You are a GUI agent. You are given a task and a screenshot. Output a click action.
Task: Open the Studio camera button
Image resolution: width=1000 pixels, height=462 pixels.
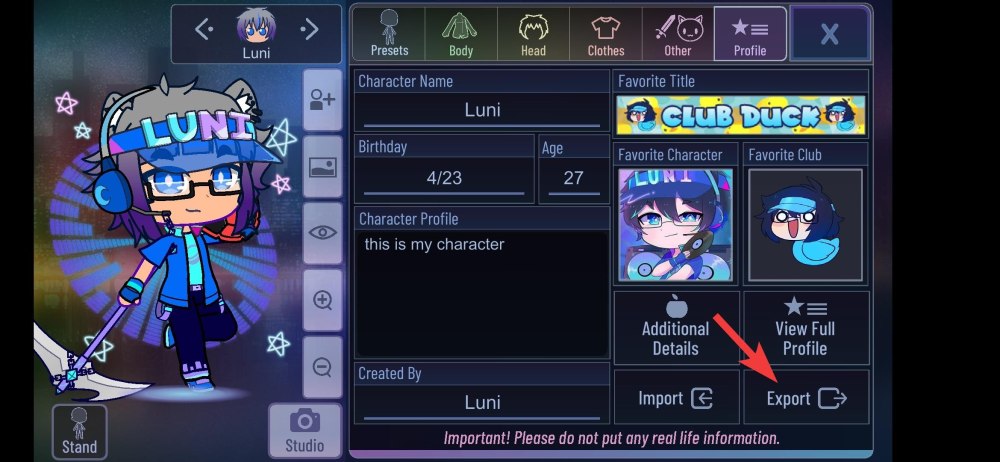[x=304, y=430]
